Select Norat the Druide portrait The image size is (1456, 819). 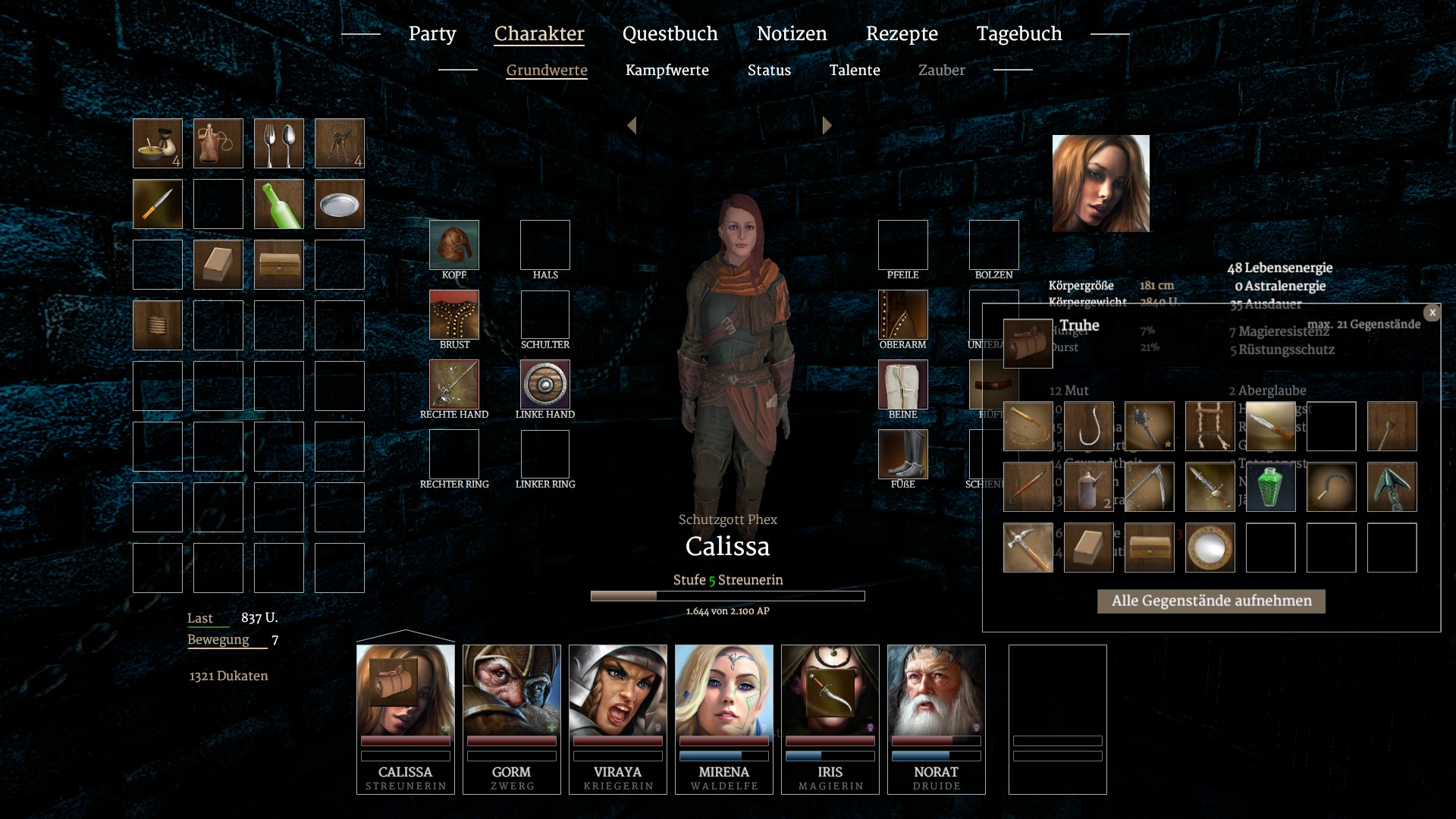937,717
